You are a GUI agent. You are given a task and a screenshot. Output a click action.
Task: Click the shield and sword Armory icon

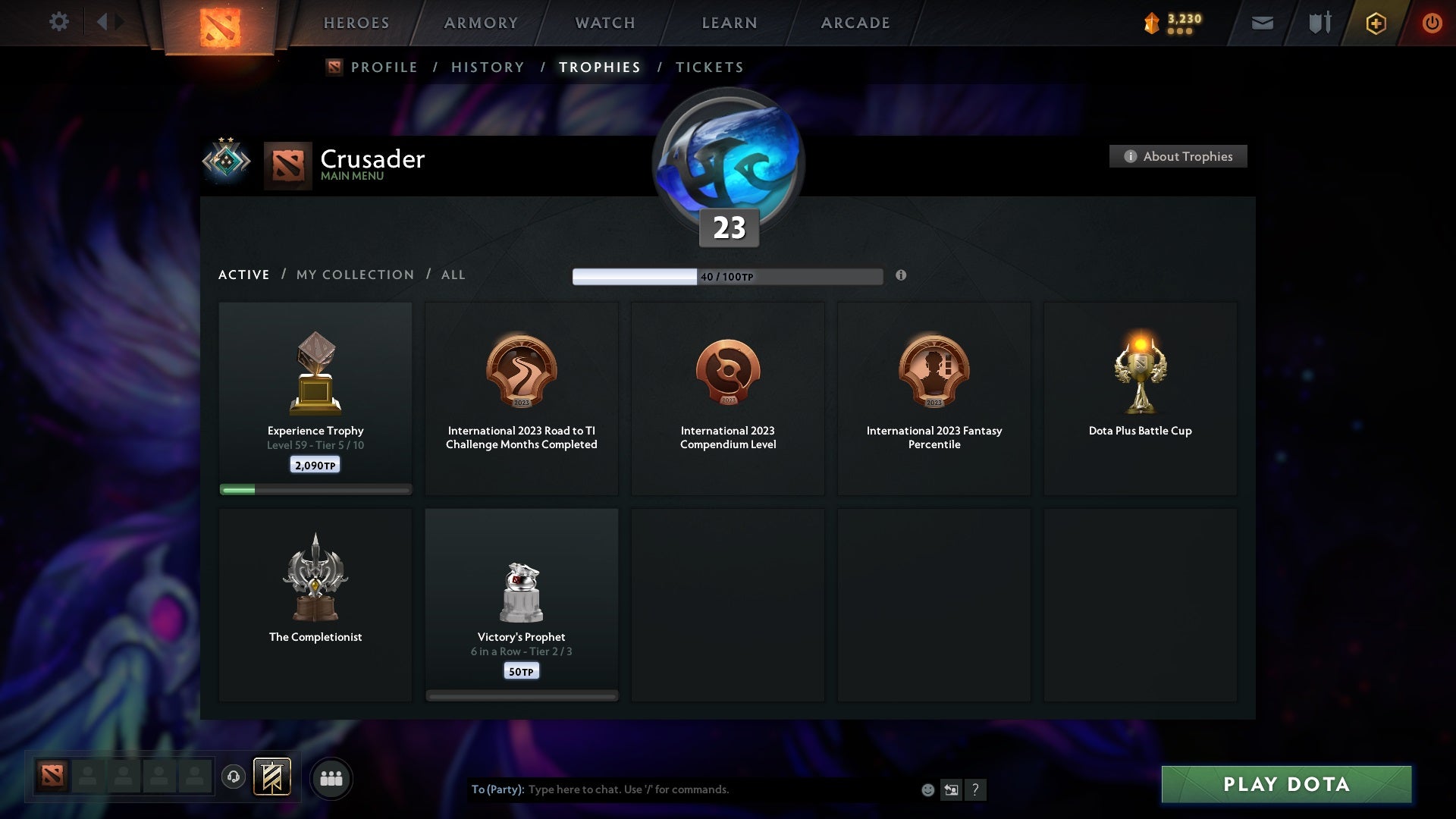click(1319, 23)
